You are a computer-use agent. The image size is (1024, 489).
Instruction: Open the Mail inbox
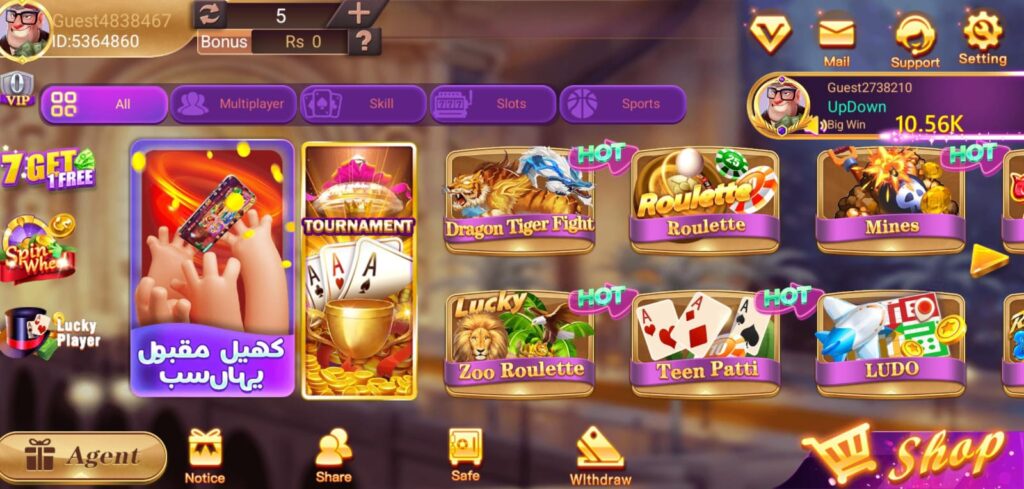[837, 41]
